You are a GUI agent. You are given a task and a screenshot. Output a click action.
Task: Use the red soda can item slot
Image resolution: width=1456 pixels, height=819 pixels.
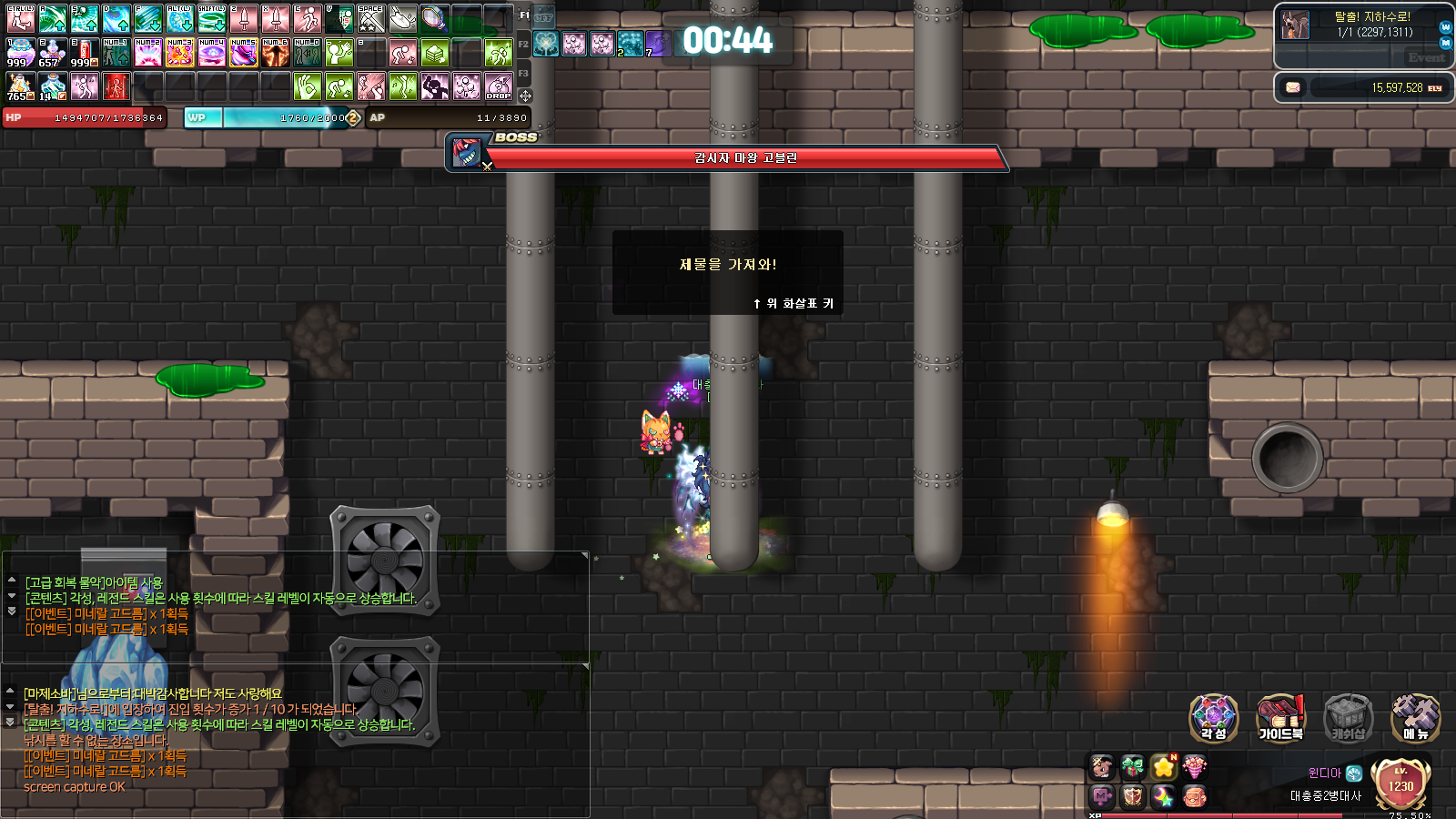(x=84, y=54)
